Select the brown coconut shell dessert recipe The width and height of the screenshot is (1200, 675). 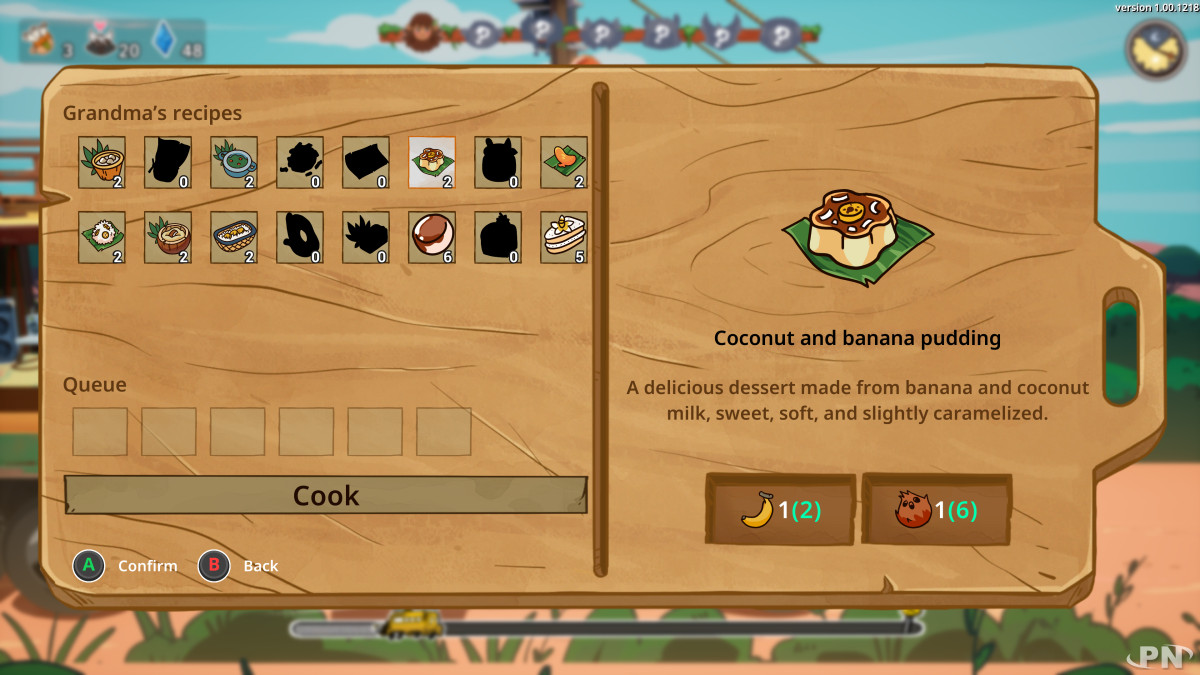coord(168,237)
